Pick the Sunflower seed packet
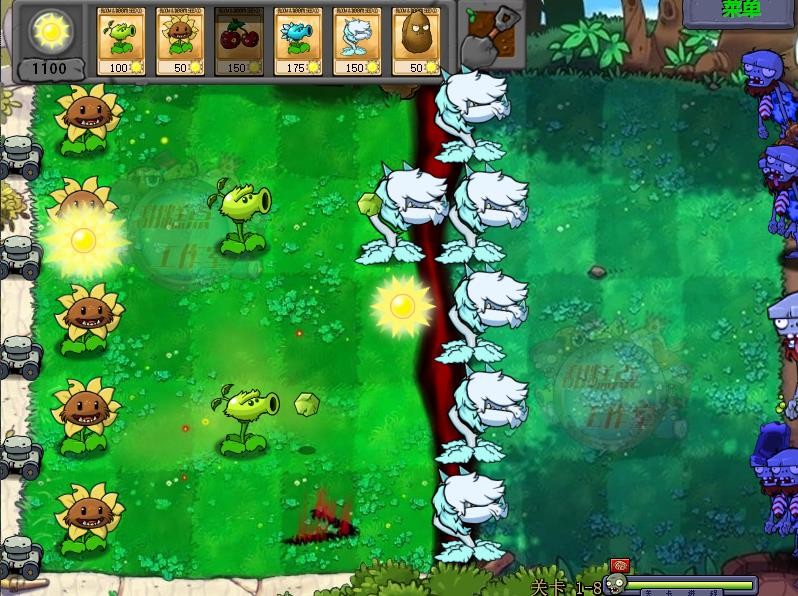The width and height of the screenshot is (798, 596). pos(180,41)
